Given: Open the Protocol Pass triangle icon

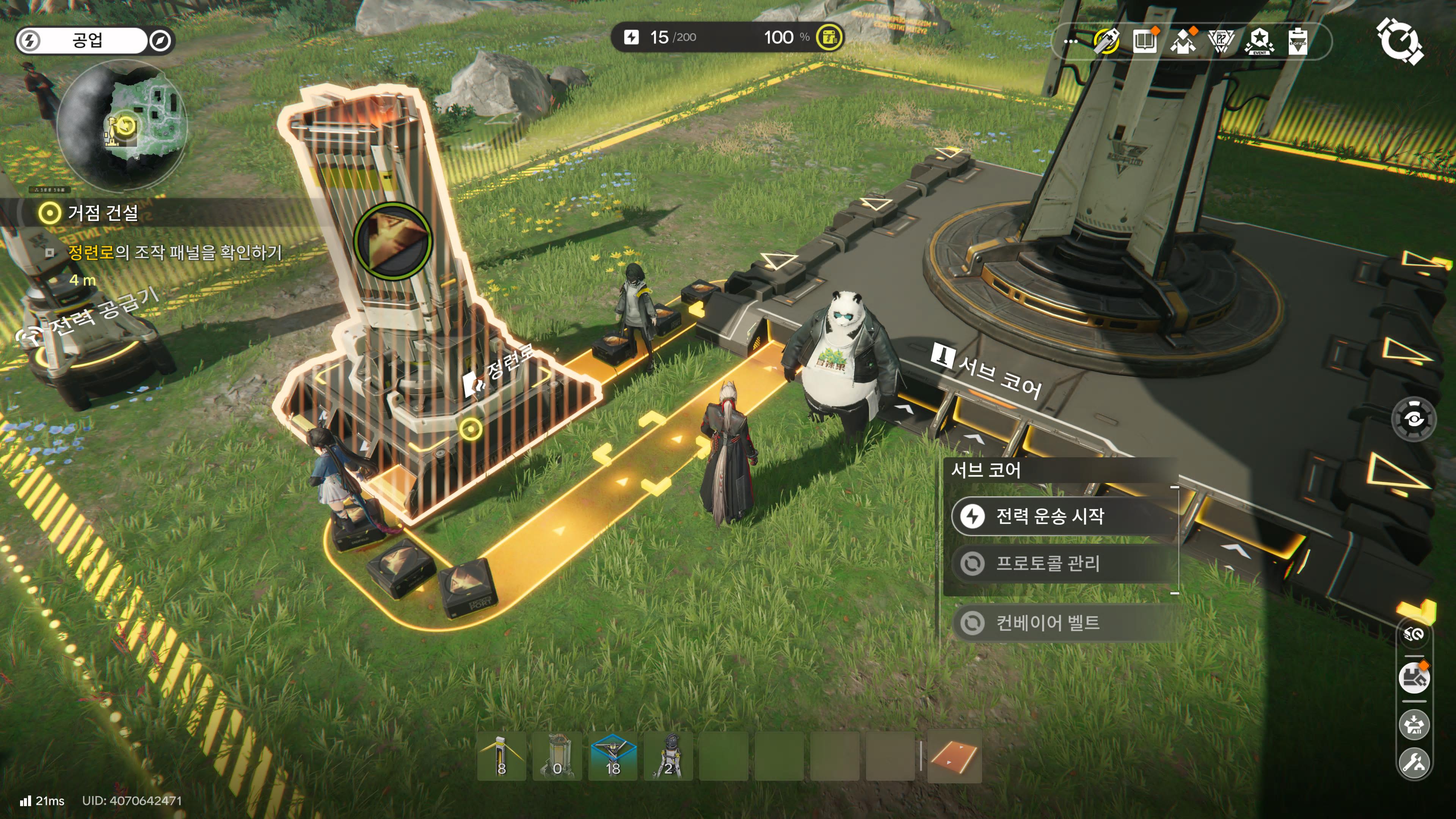Looking at the screenshot, I should click(1221, 41).
